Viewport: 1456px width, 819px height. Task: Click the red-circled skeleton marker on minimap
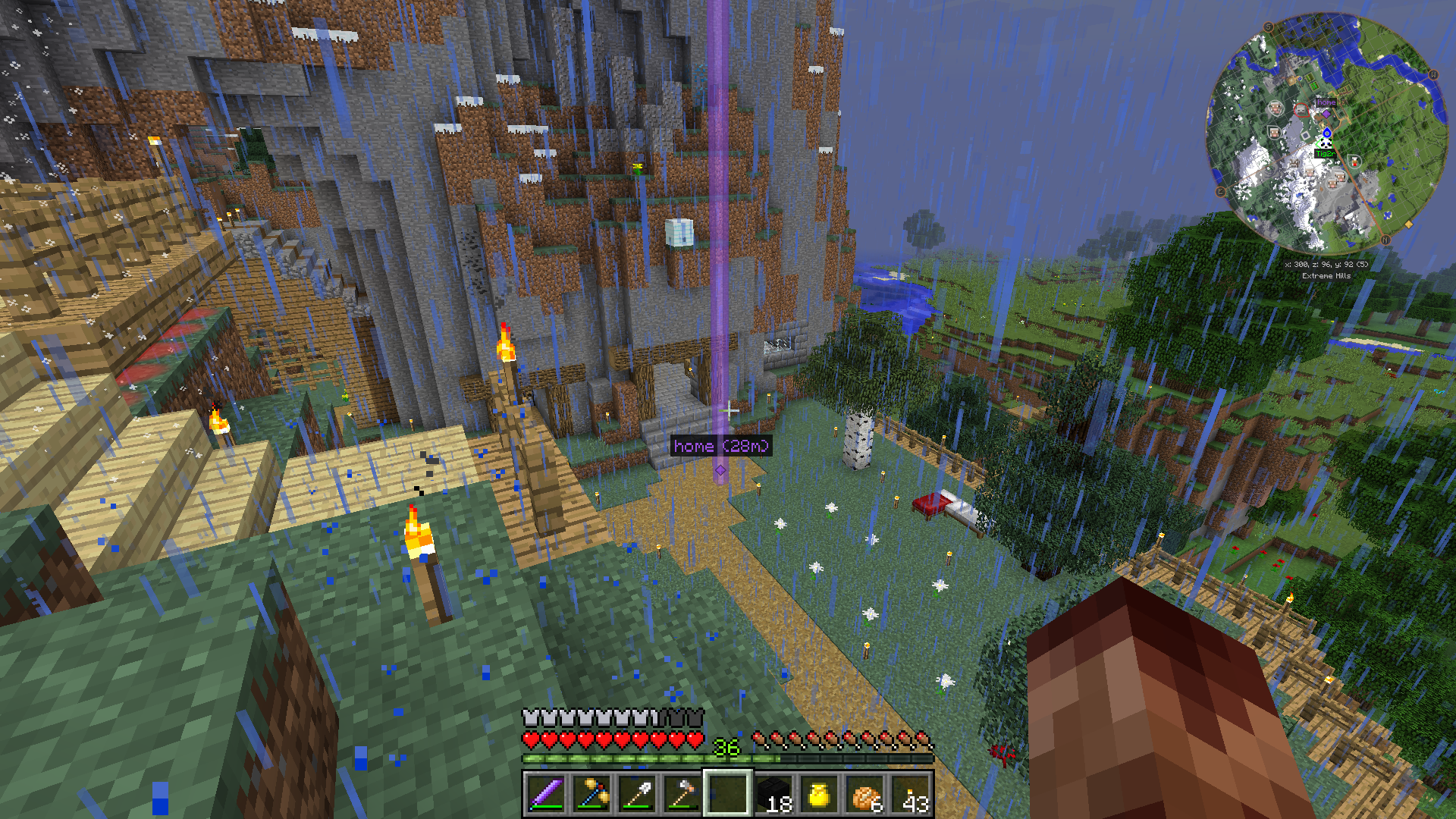pyautogui.click(x=1301, y=111)
